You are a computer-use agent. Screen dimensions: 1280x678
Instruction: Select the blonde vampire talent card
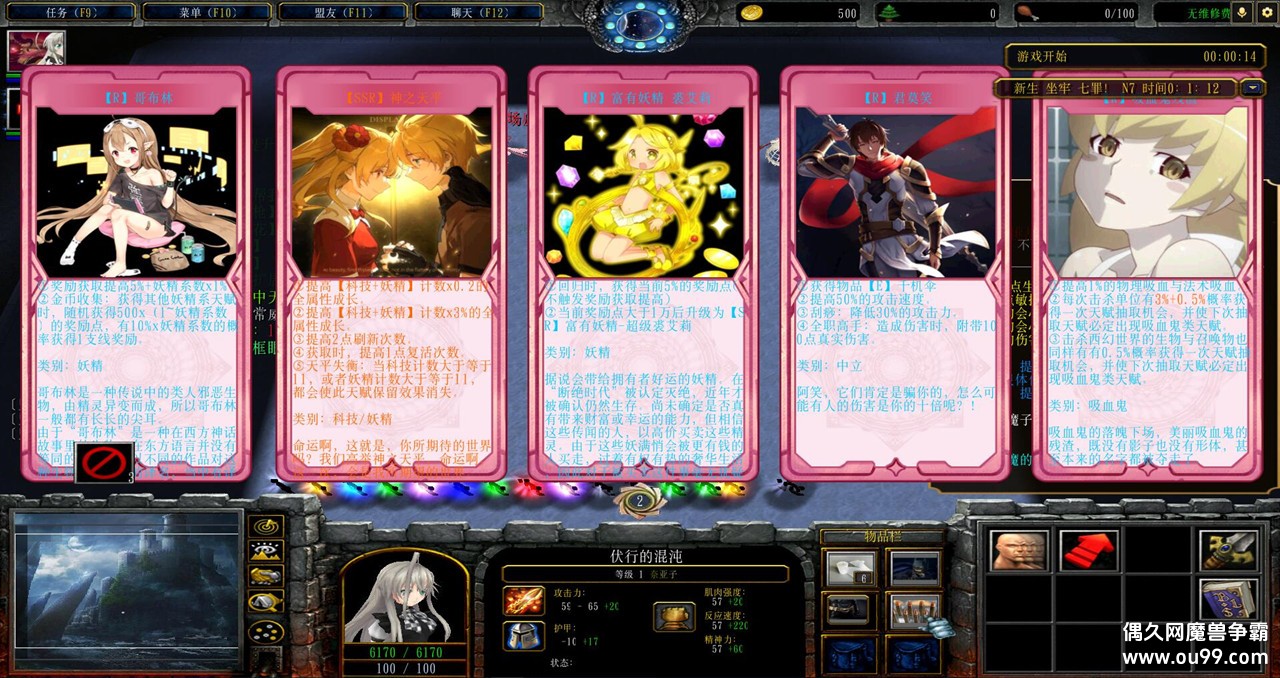(x=1146, y=272)
